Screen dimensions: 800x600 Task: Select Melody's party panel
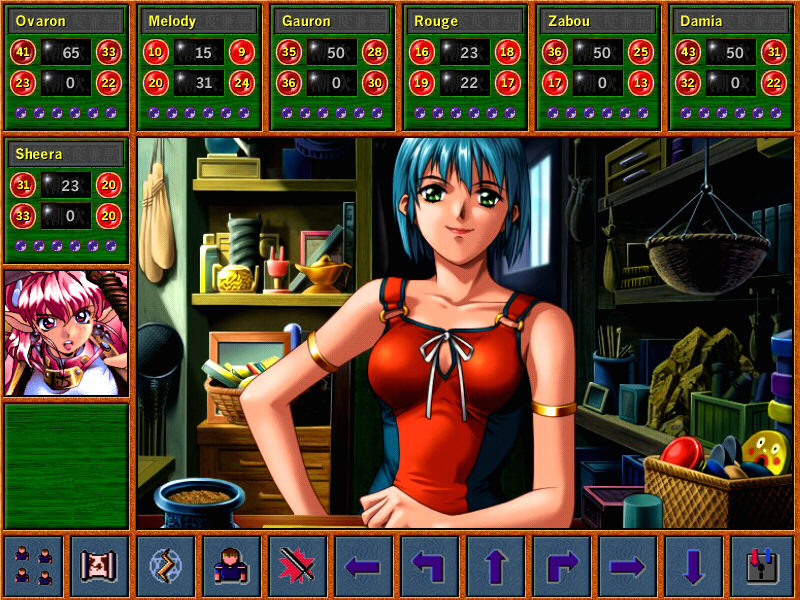pyautogui.click(x=199, y=67)
